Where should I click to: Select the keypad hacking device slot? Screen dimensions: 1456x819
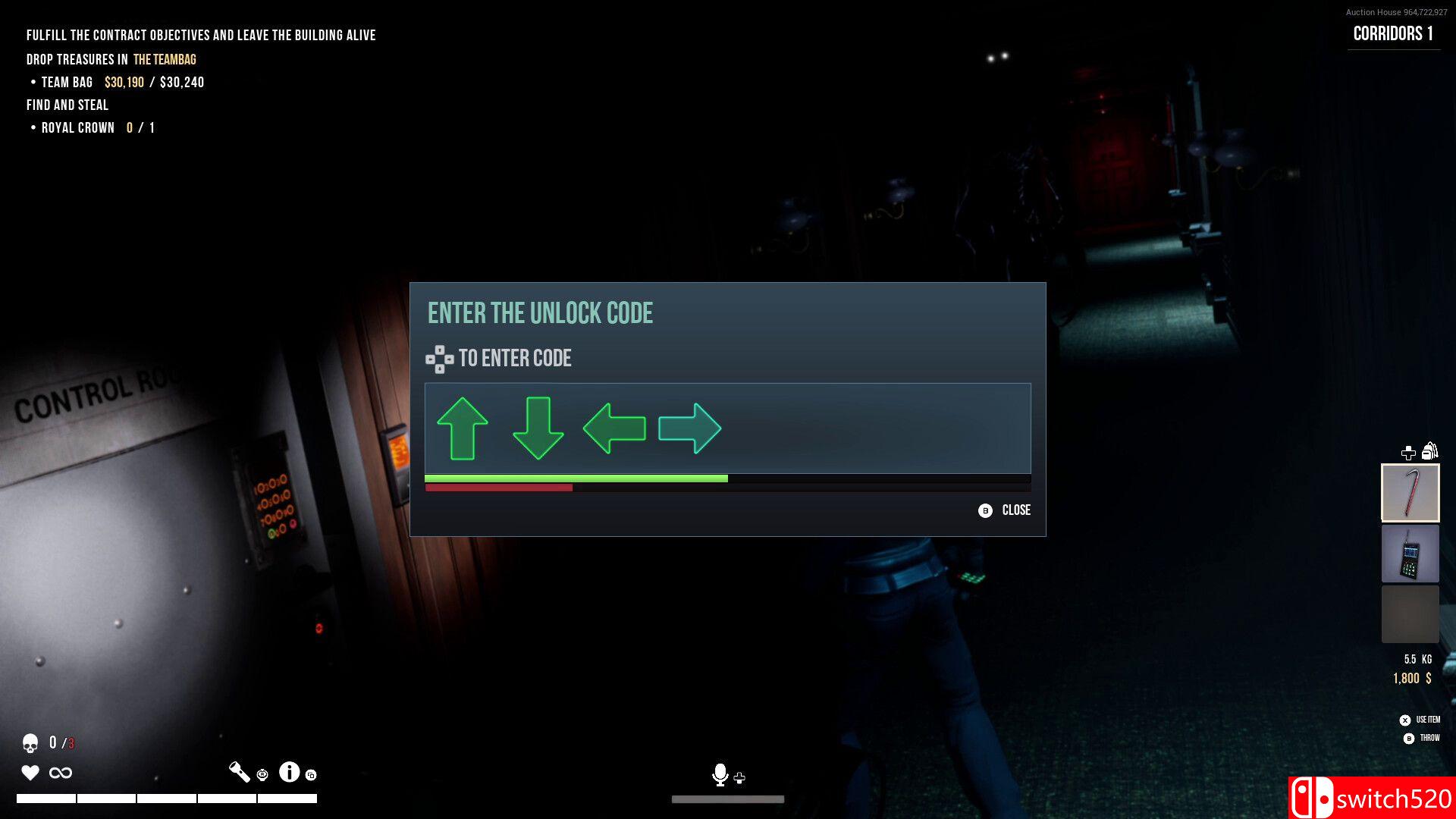click(x=1410, y=554)
